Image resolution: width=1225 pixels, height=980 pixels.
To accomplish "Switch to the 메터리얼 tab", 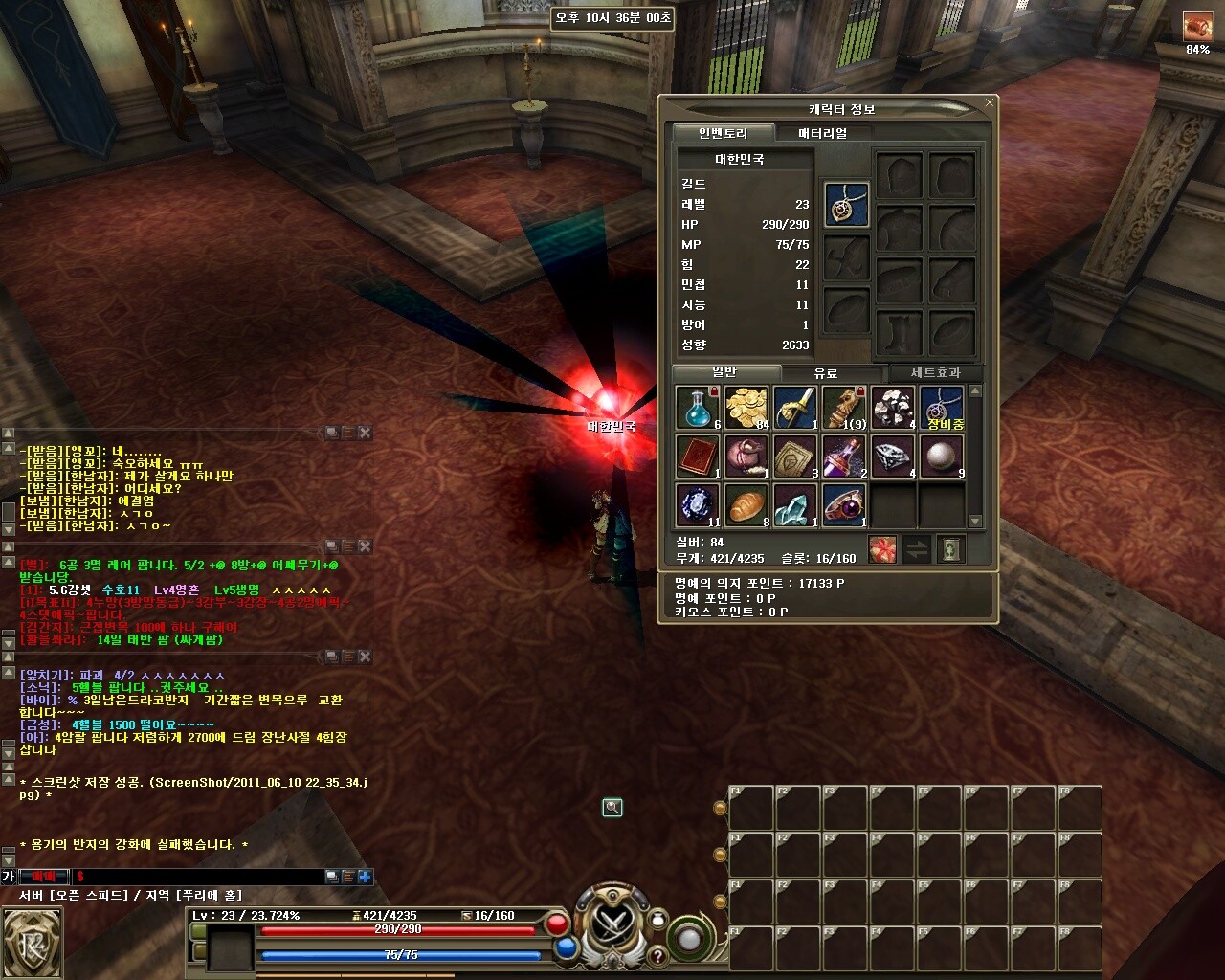I will 822,133.
